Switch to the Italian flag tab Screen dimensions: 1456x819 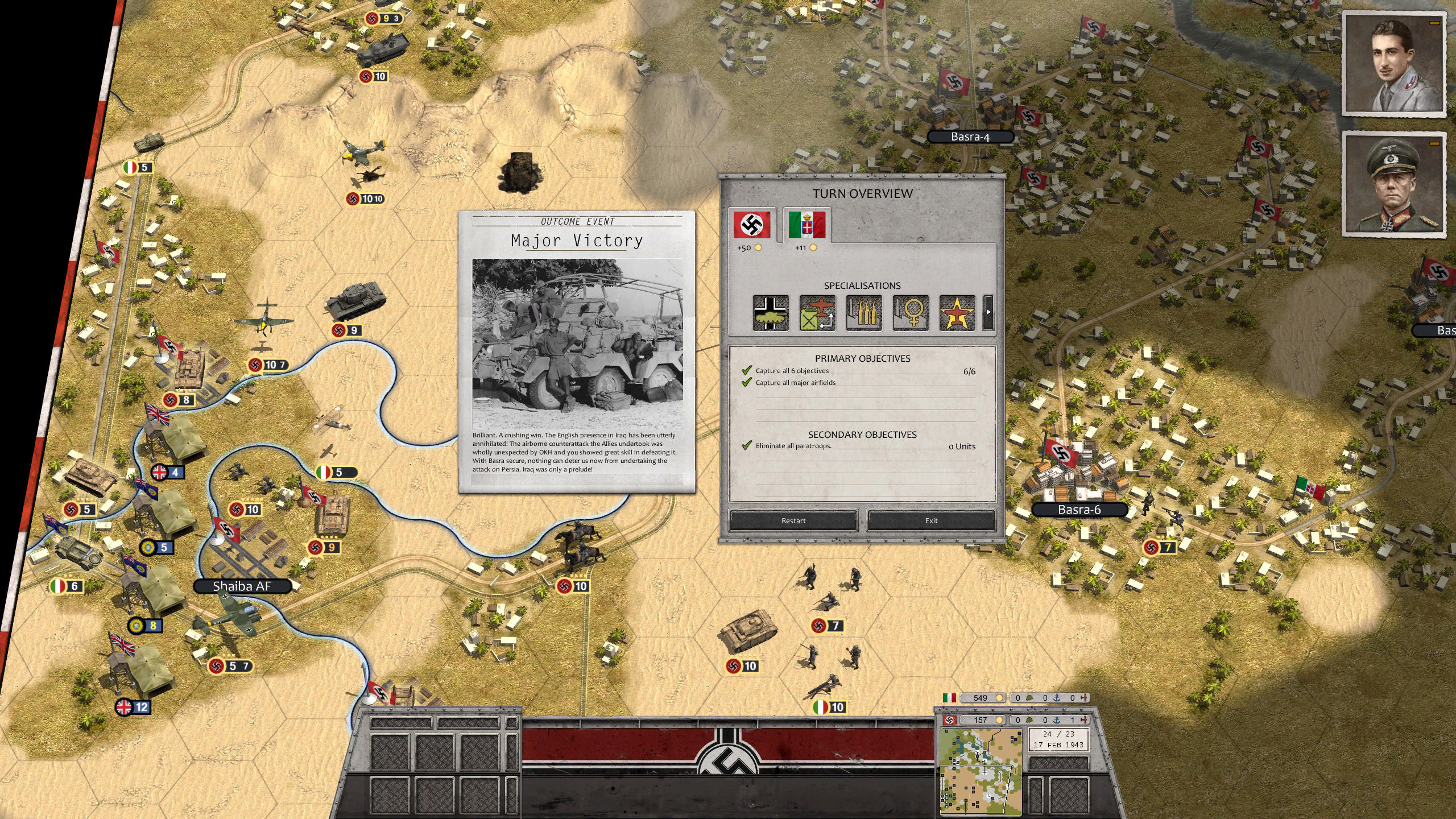pyautogui.click(x=807, y=224)
